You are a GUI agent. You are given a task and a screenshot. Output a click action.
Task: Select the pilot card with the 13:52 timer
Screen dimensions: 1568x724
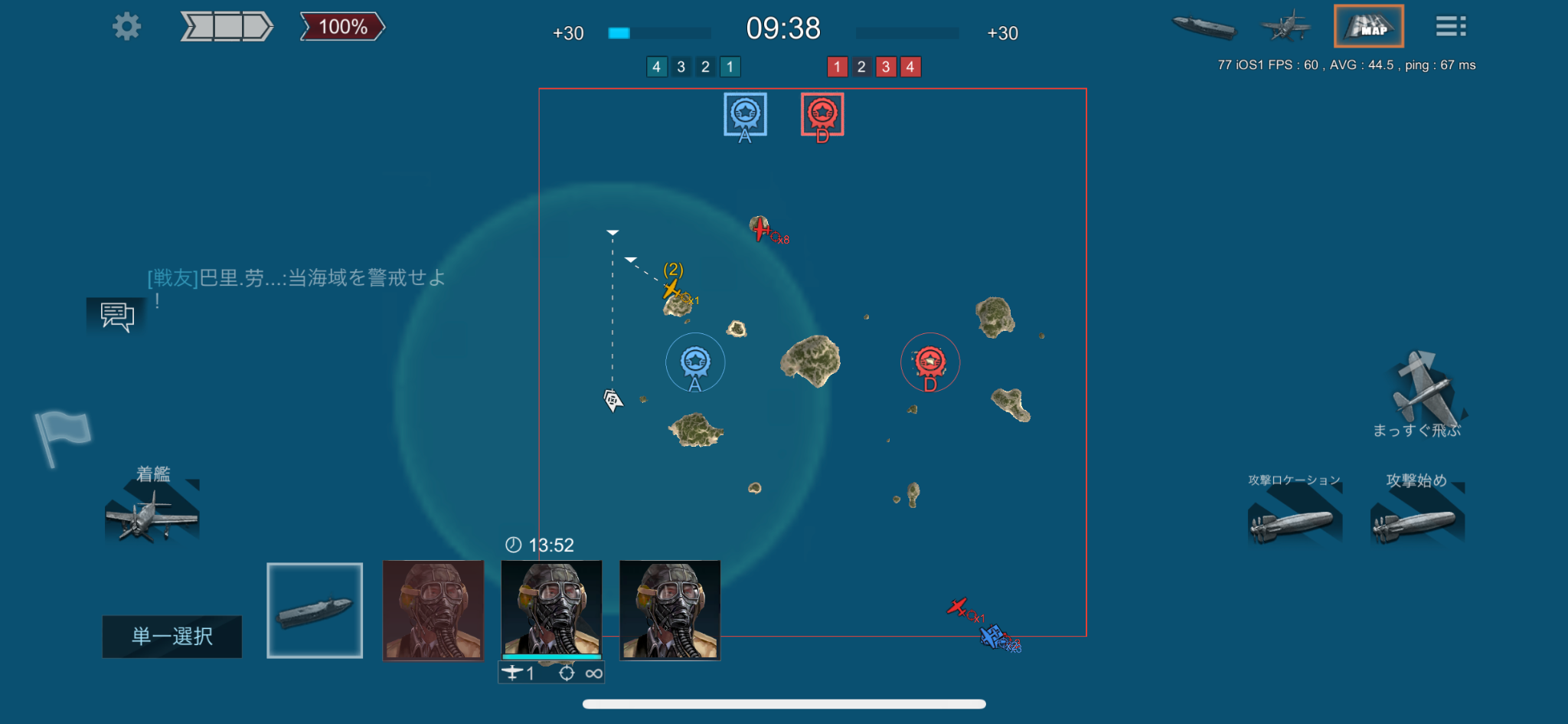click(x=551, y=611)
